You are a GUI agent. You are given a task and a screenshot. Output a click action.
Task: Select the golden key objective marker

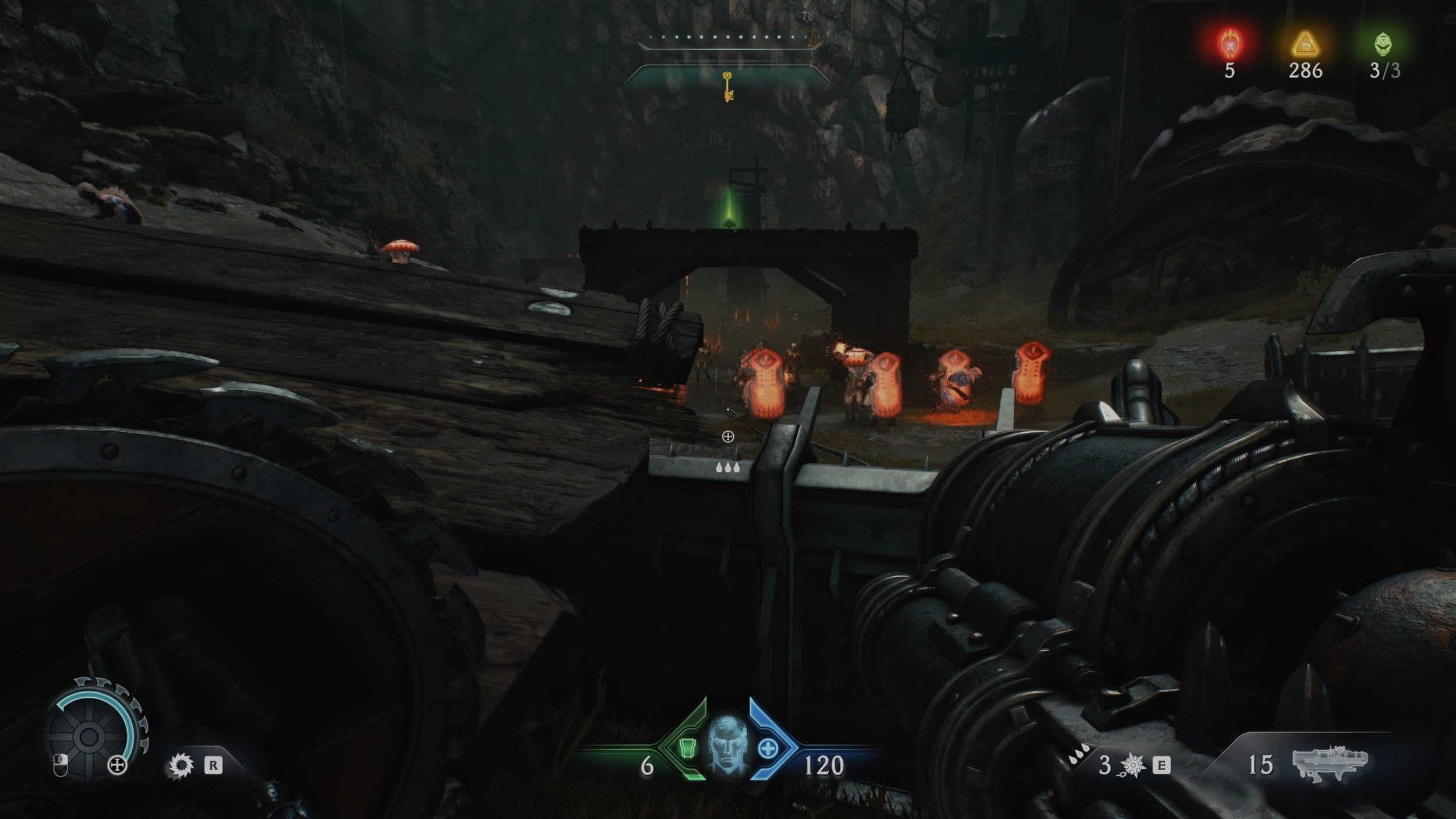[x=727, y=86]
